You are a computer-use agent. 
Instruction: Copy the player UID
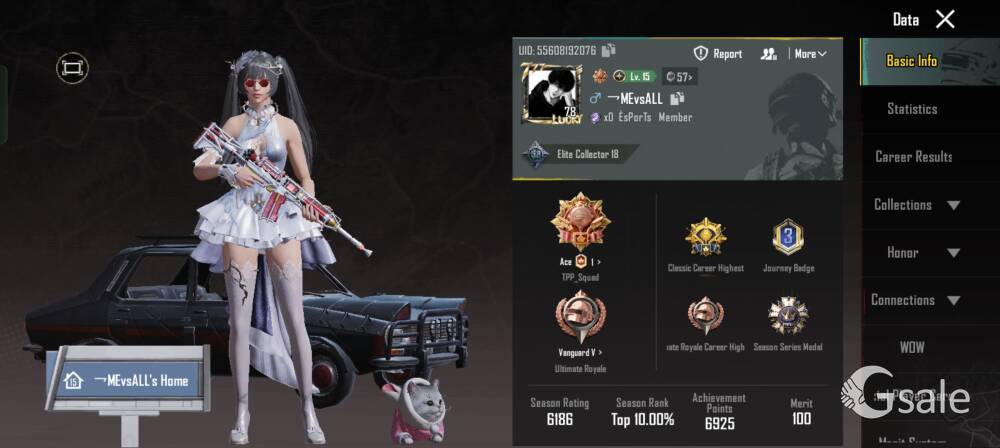(x=609, y=50)
